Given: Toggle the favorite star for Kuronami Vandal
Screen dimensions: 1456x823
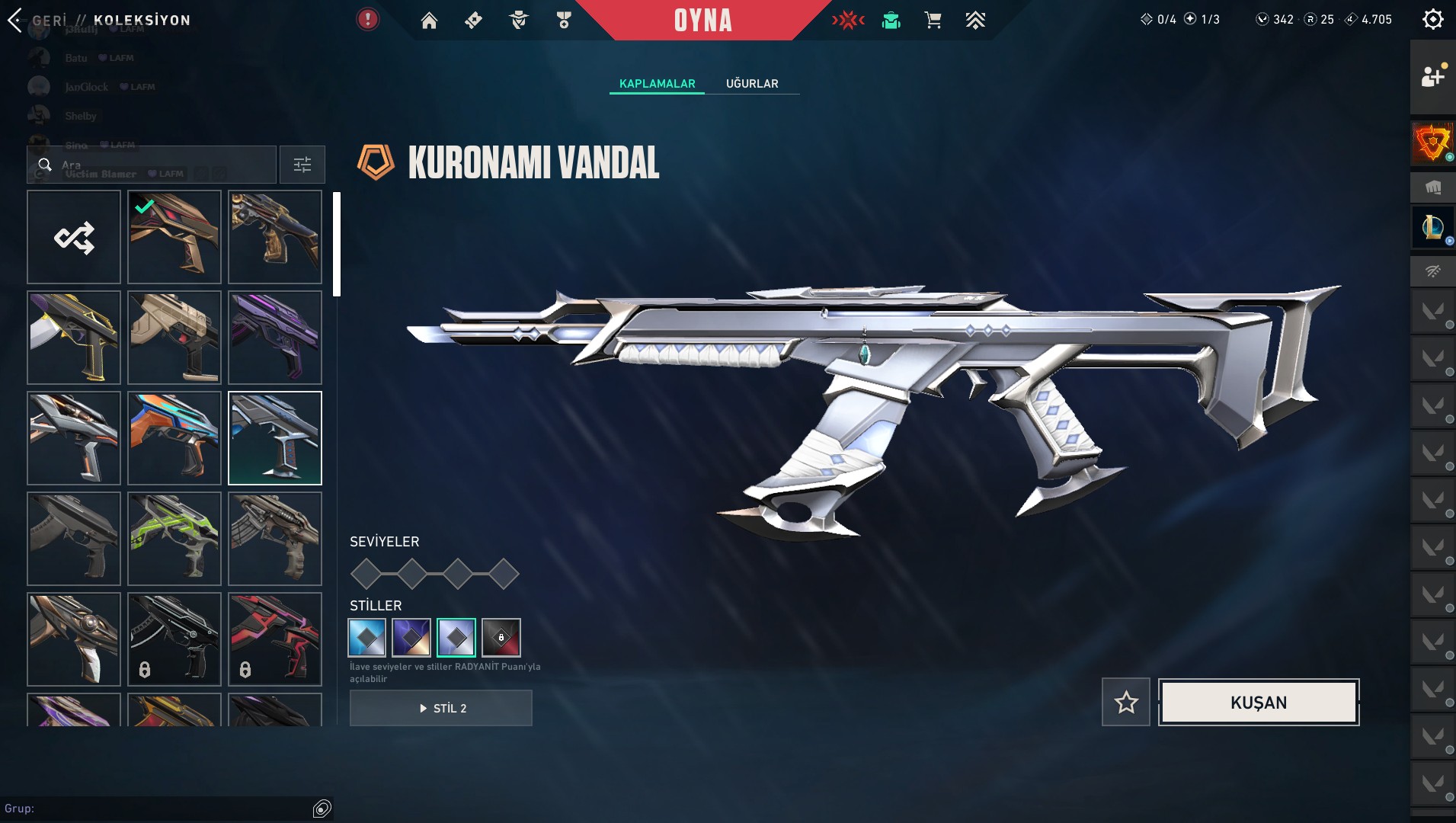Looking at the screenshot, I should click(x=1127, y=701).
